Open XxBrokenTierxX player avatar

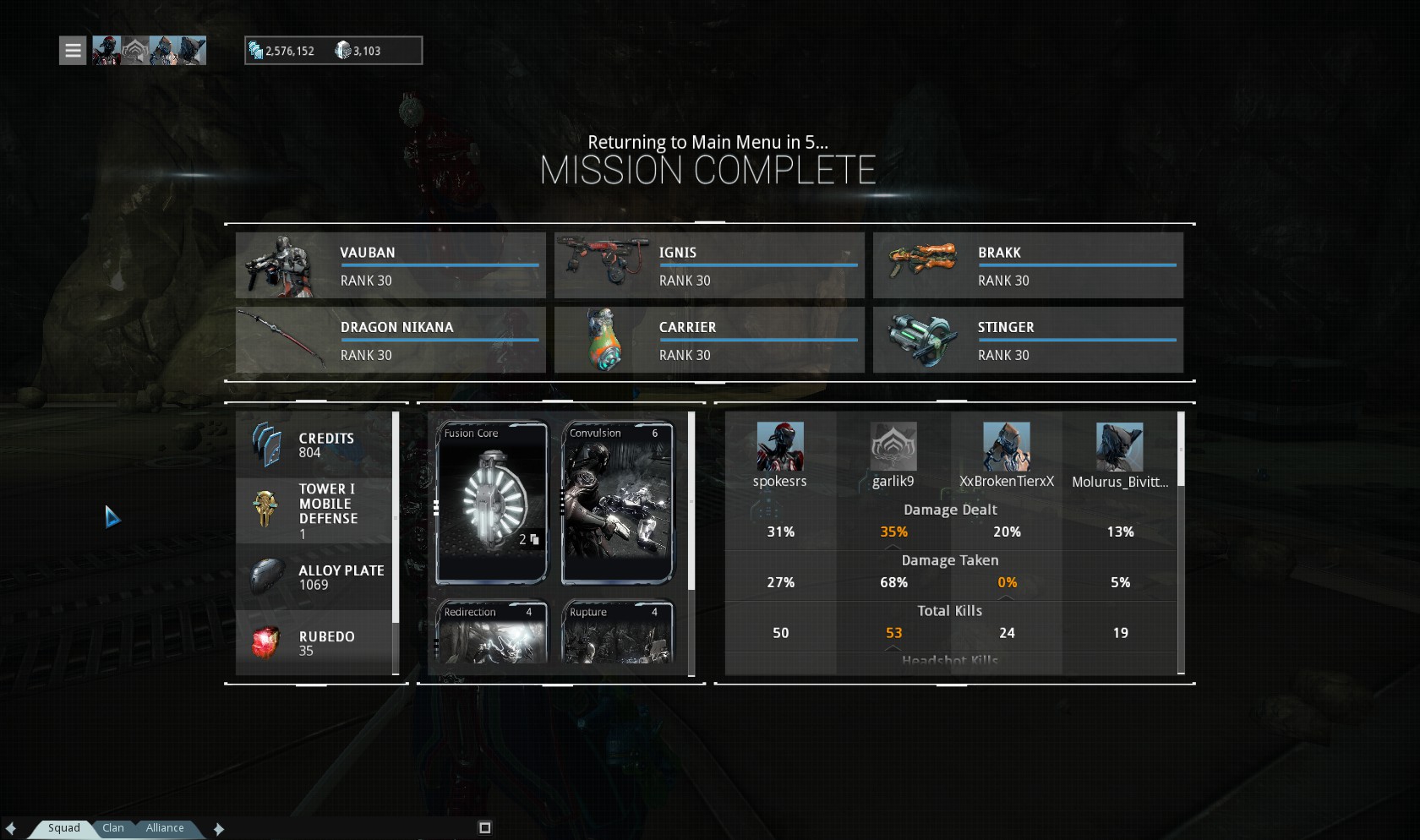1006,446
